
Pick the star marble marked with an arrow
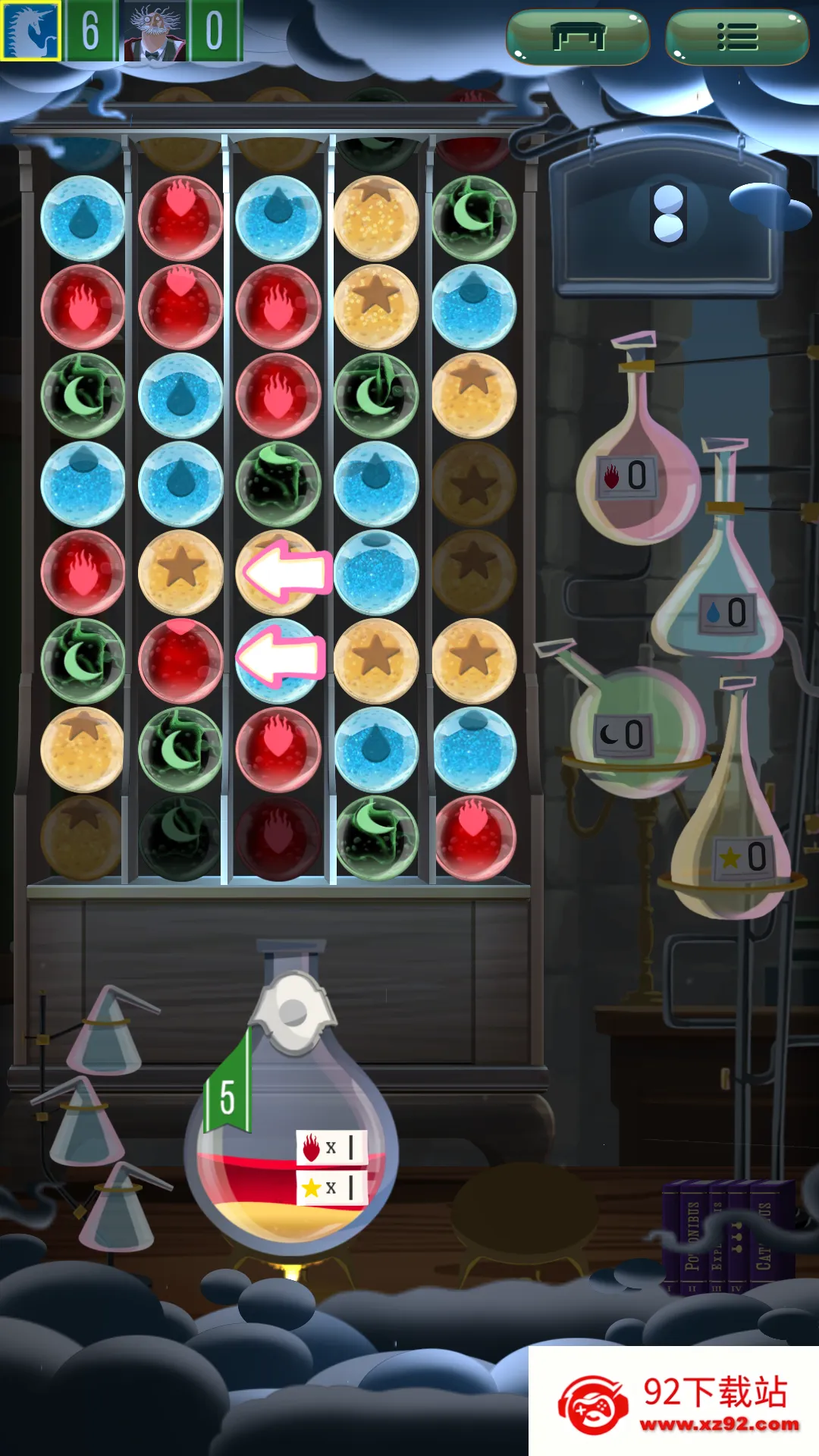278,572
